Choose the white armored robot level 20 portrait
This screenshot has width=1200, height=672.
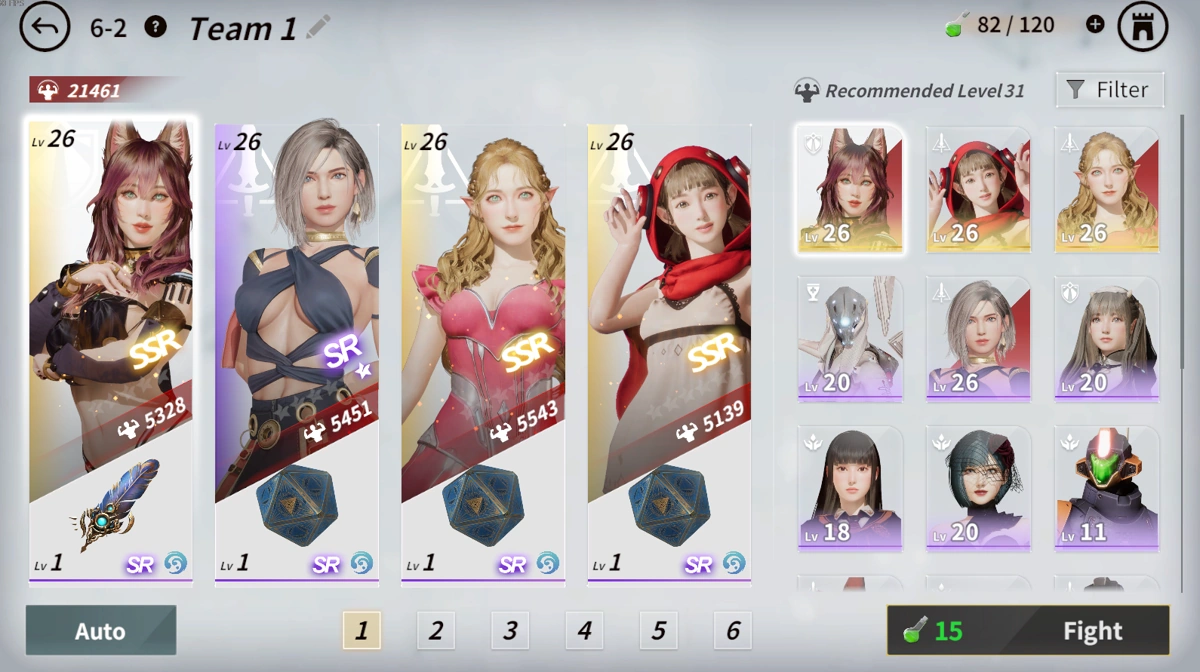coord(850,338)
